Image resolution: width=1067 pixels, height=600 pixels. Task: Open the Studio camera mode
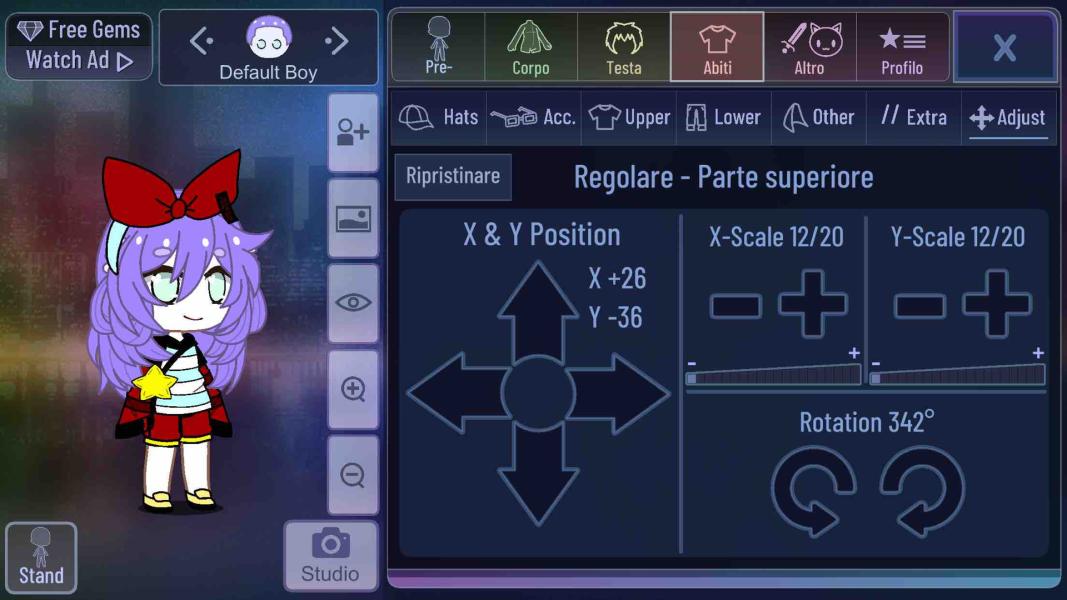(x=330, y=555)
